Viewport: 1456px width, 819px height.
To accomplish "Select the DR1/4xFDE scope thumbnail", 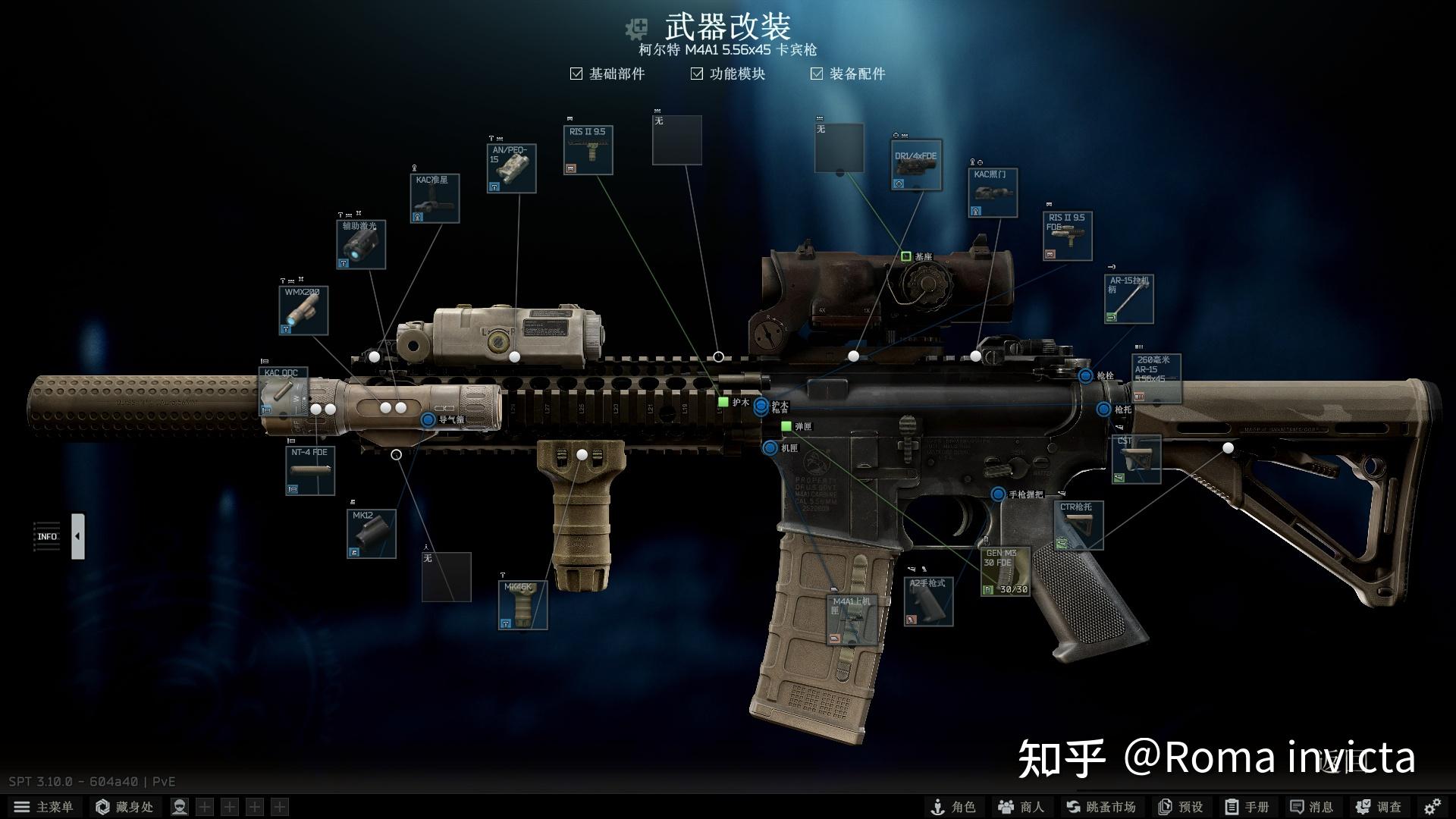I will [x=915, y=165].
